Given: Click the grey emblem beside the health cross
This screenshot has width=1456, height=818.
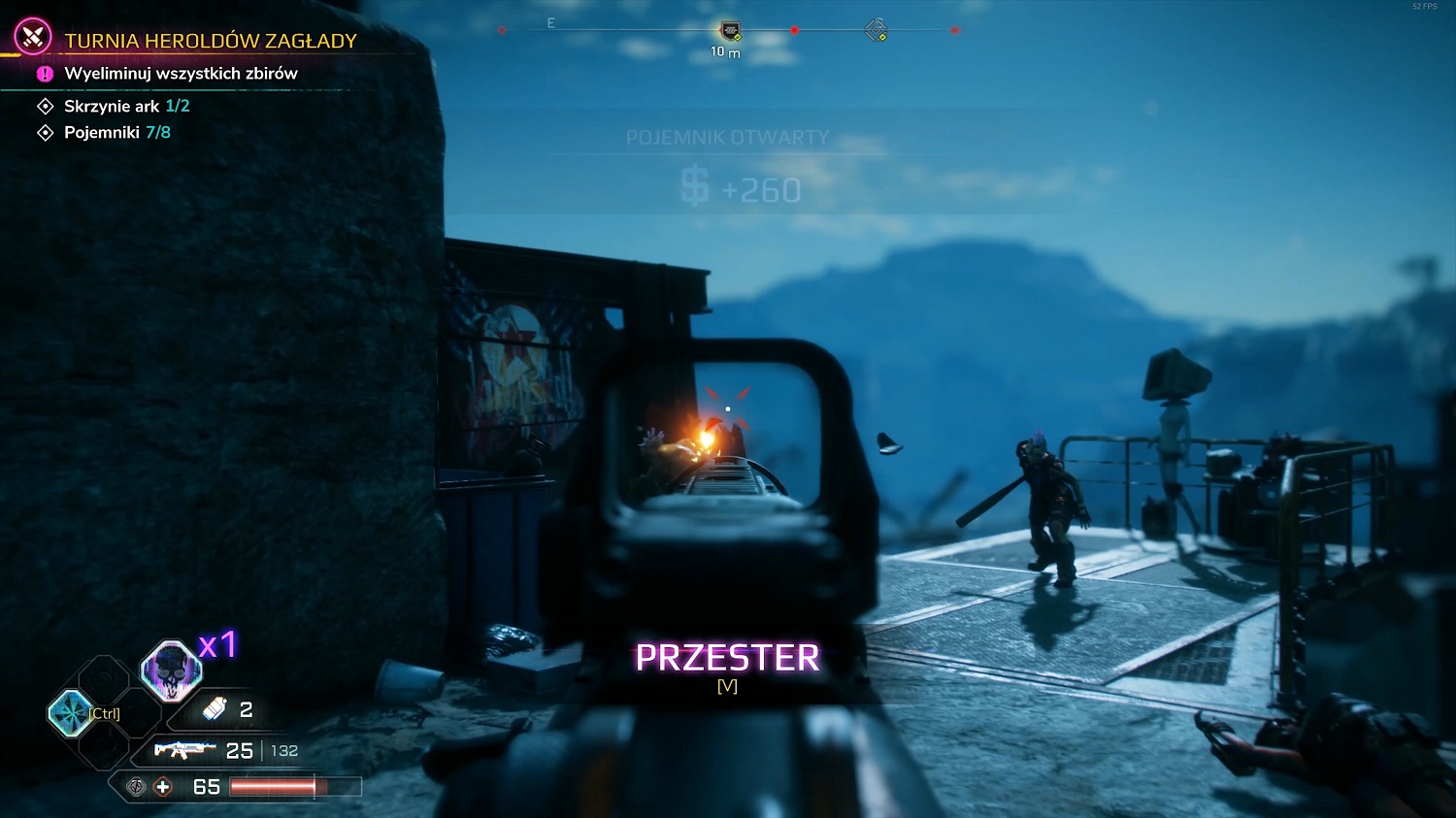Looking at the screenshot, I should coord(137,787).
